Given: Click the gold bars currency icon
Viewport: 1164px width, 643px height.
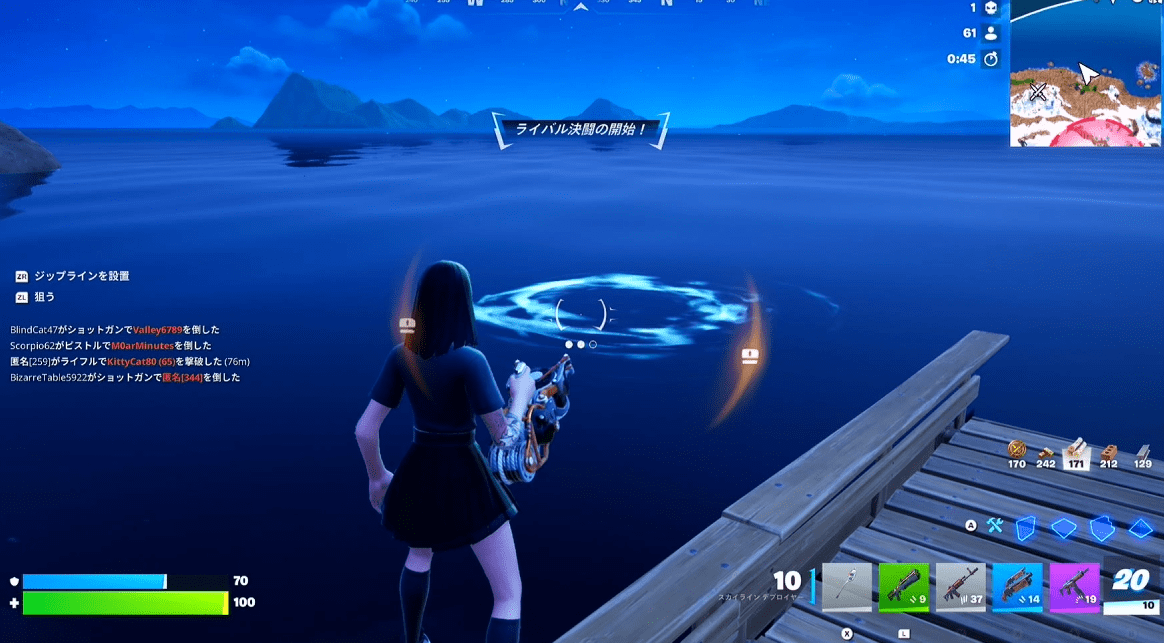Looking at the screenshot, I should pyautogui.click(x=1017, y=450).
